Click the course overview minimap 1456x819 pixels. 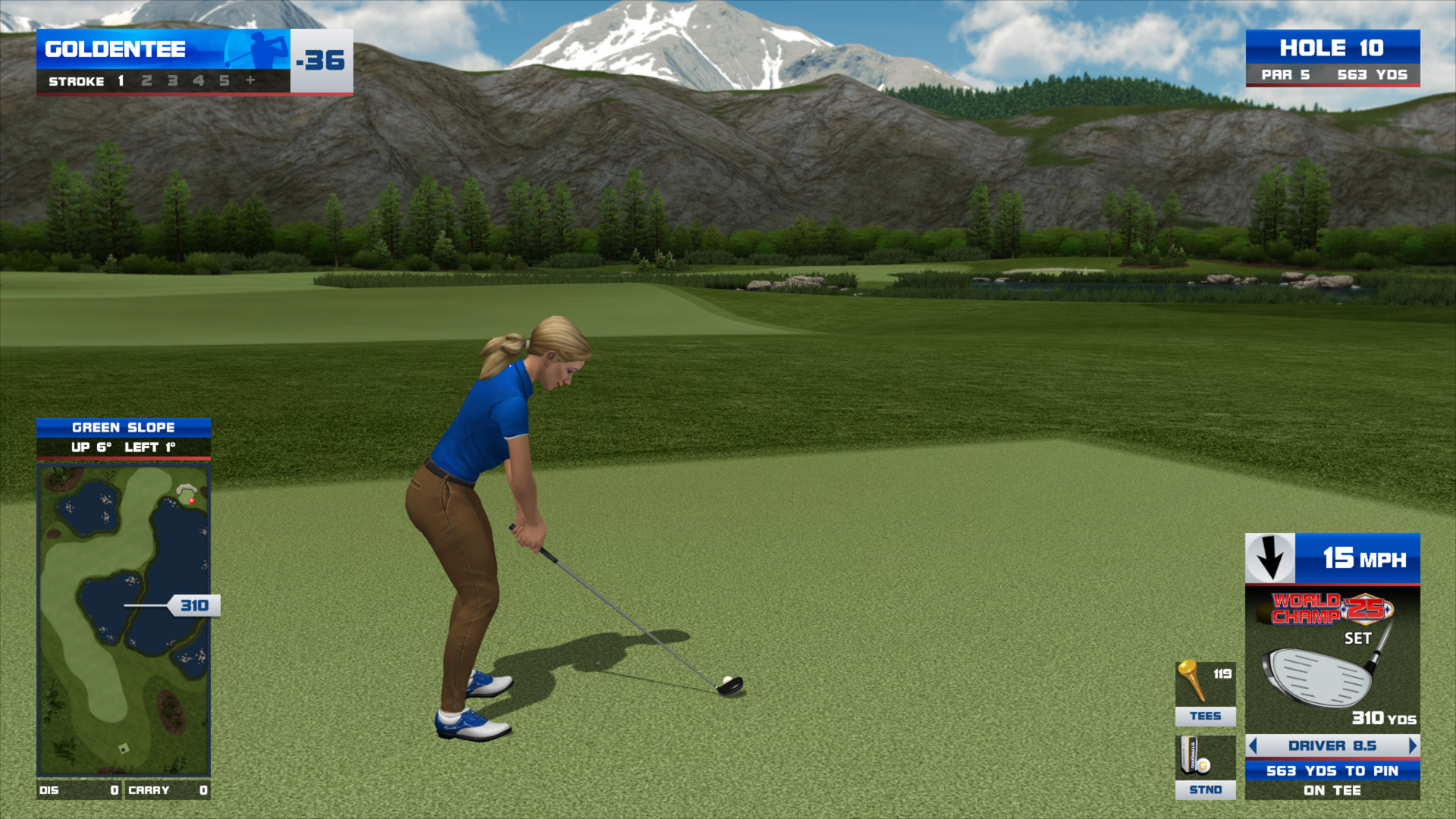(x=124, y=620)
